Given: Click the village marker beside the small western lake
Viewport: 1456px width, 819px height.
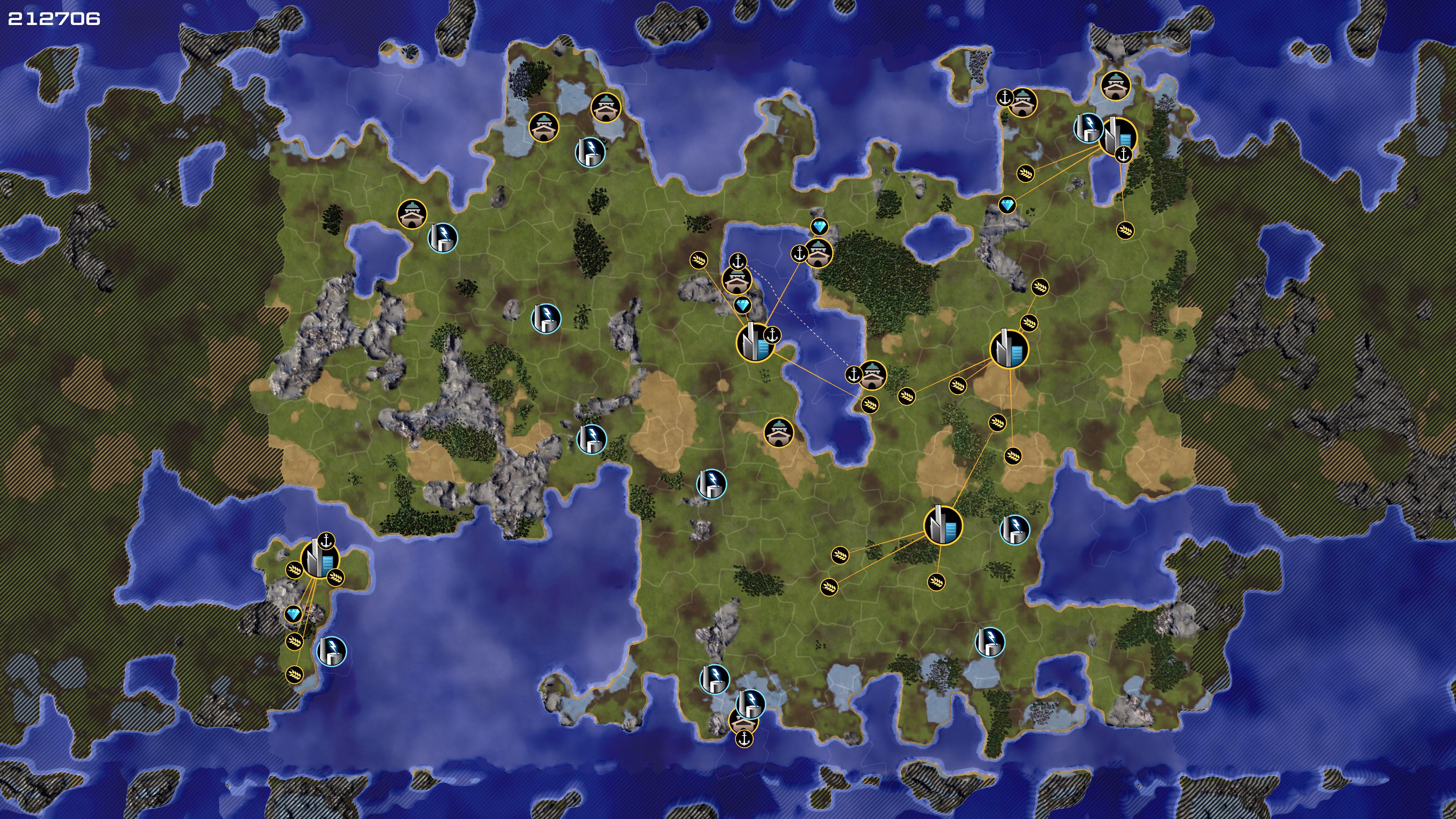Looking at the screenshot, I should pyautogui.click(x=411, y=213).
